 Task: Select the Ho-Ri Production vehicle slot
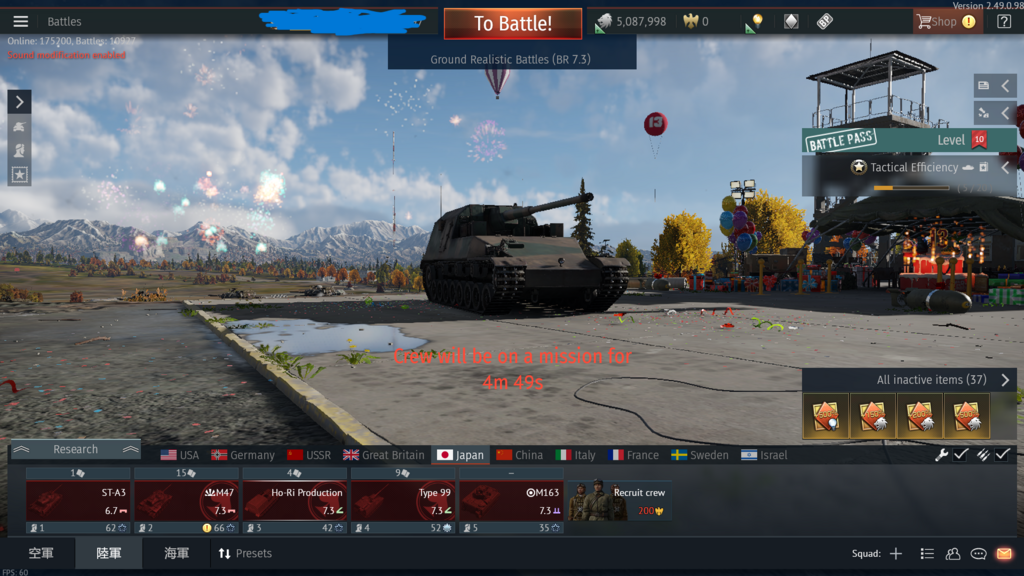pos(294,500)
